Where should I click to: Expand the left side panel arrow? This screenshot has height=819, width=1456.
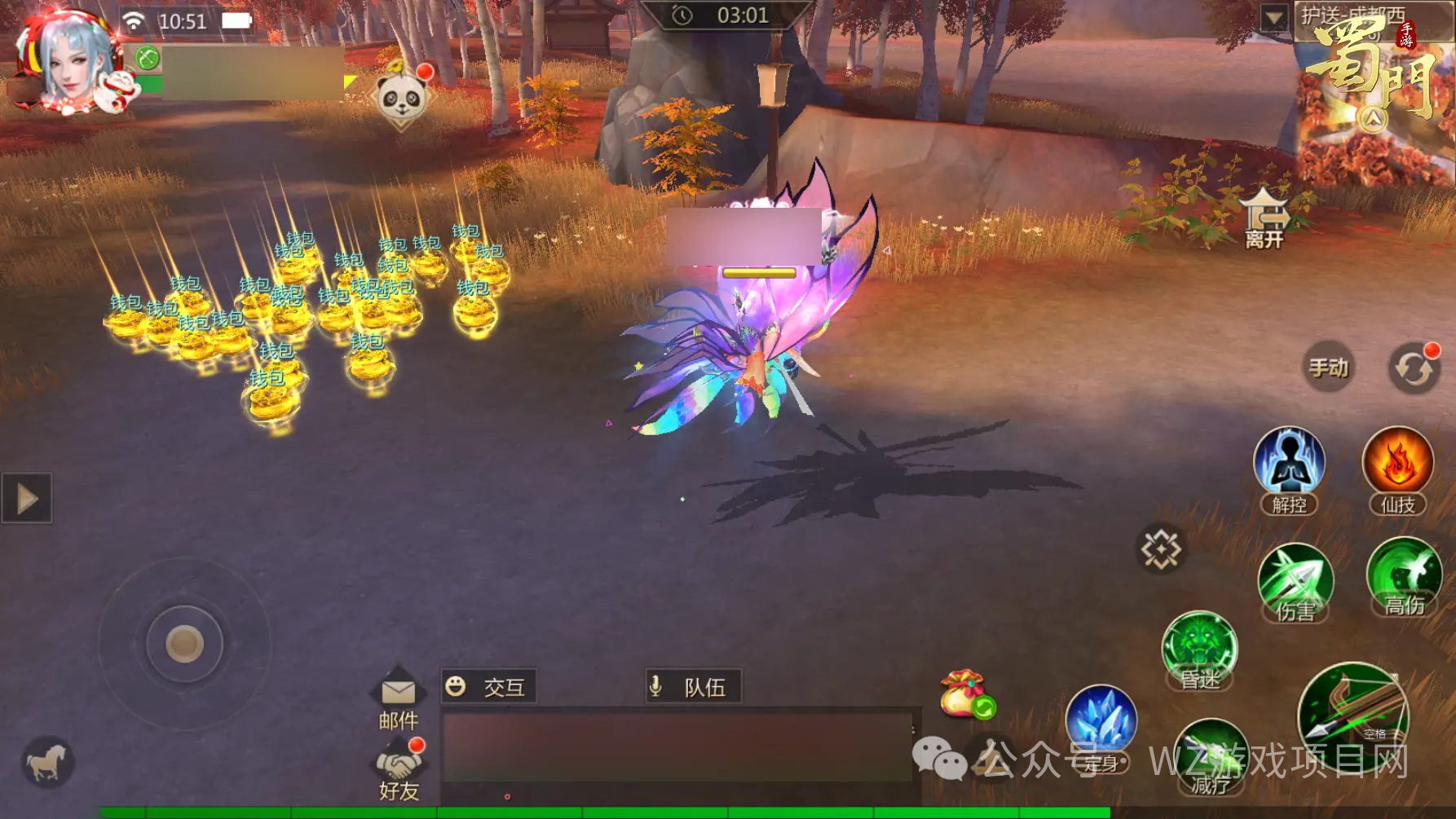coord(27,498)
